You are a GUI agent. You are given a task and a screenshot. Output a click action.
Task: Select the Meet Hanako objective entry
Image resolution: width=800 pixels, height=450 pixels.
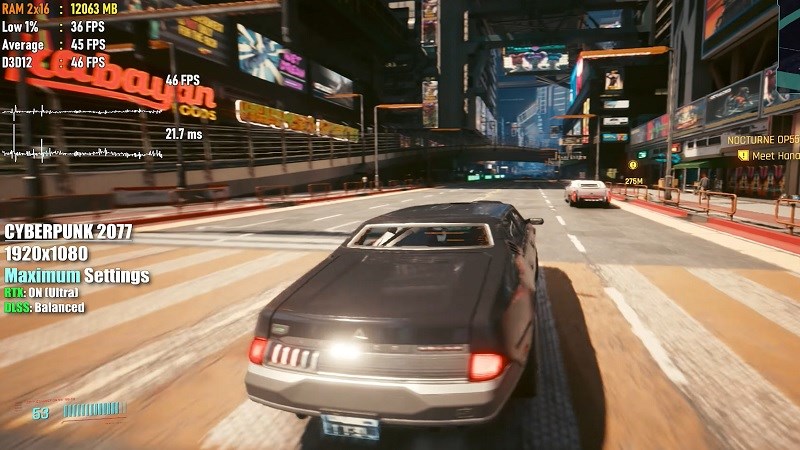click(x=774, y=156)
